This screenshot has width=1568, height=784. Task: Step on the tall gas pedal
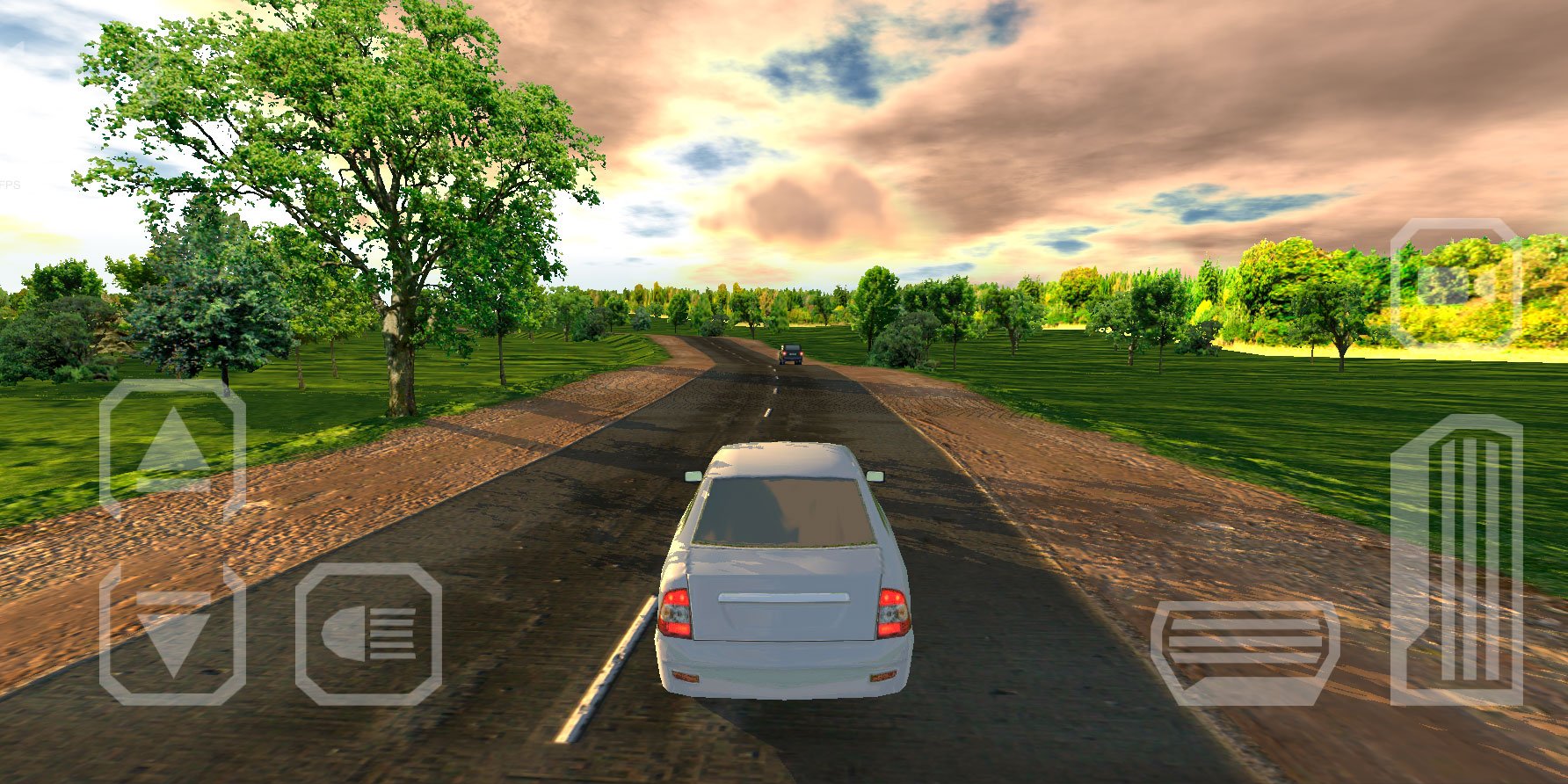(1456, 560)
